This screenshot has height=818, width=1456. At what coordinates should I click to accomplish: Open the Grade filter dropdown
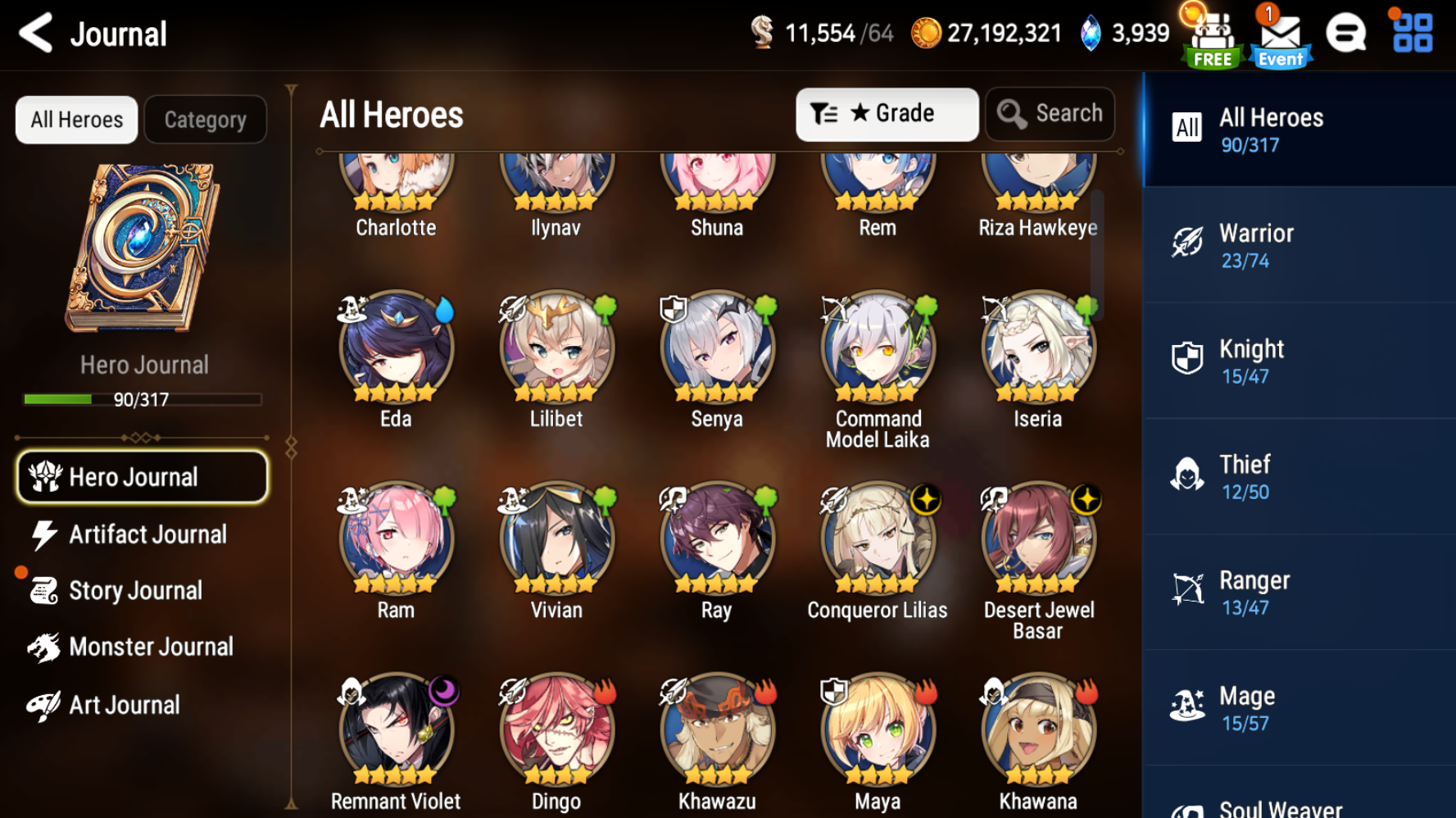pyautogui.click(x=887, y=114)
